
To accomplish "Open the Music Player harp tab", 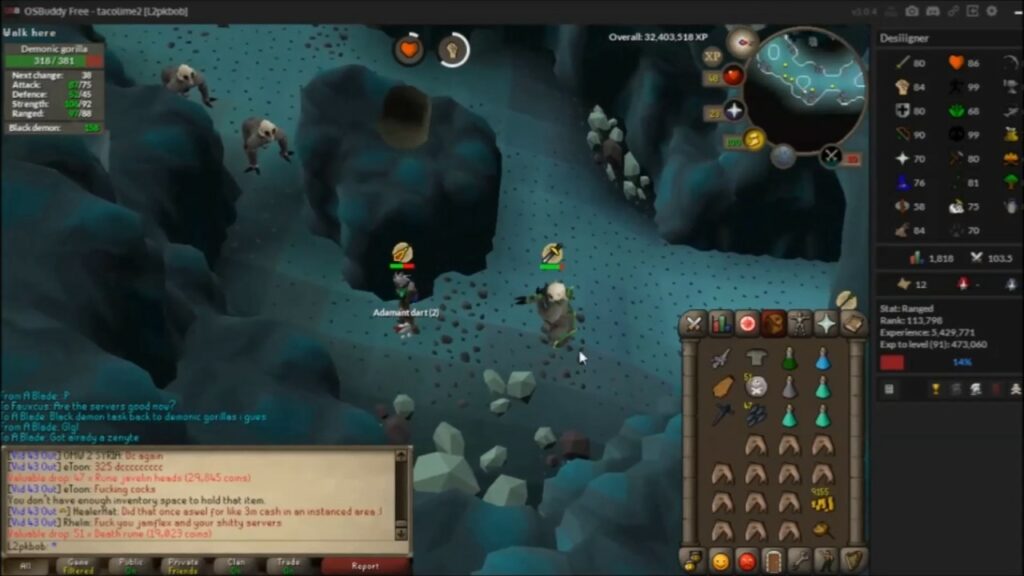I will point(853,561).
